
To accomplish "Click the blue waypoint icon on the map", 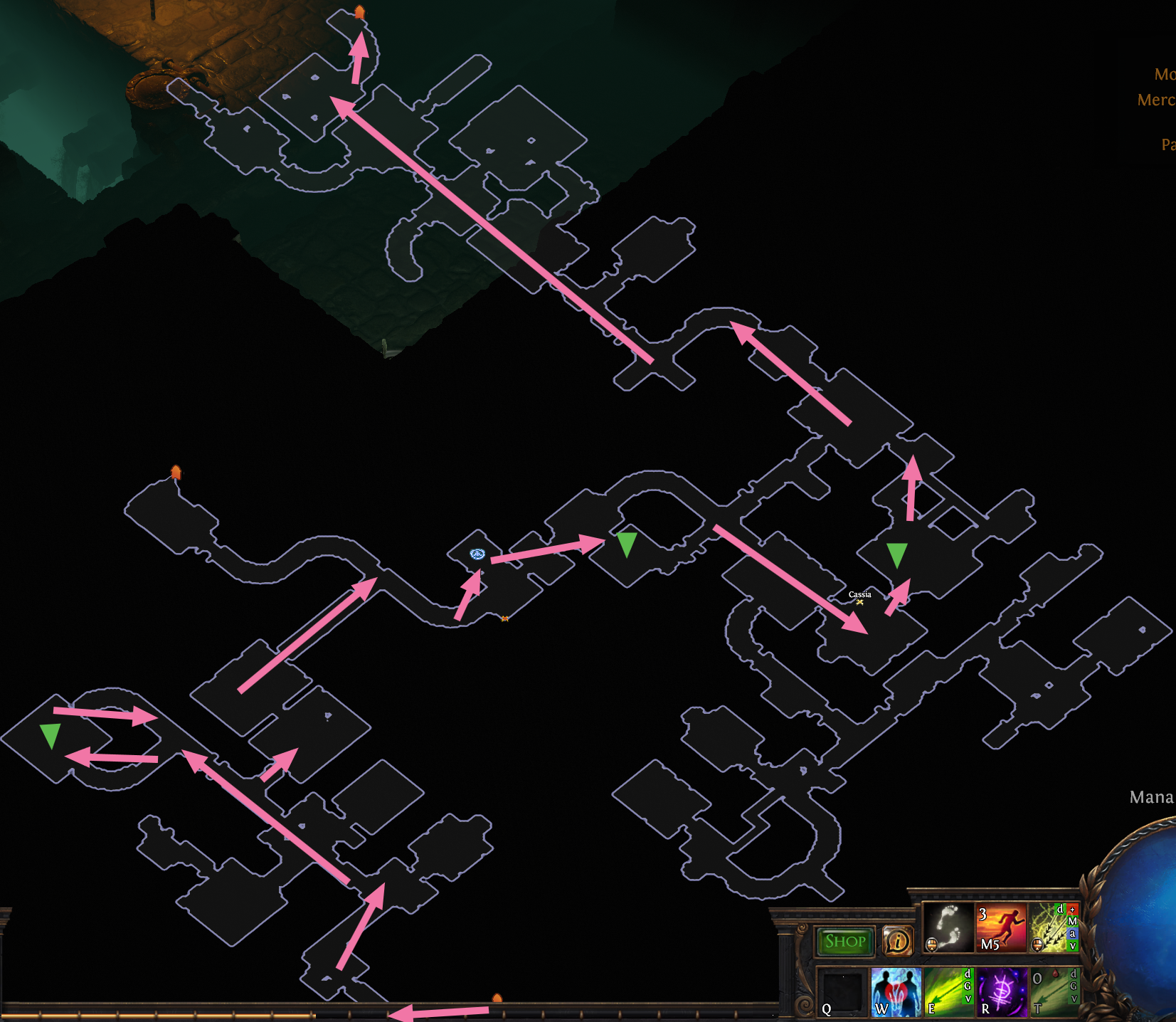I will coord(477,554).
